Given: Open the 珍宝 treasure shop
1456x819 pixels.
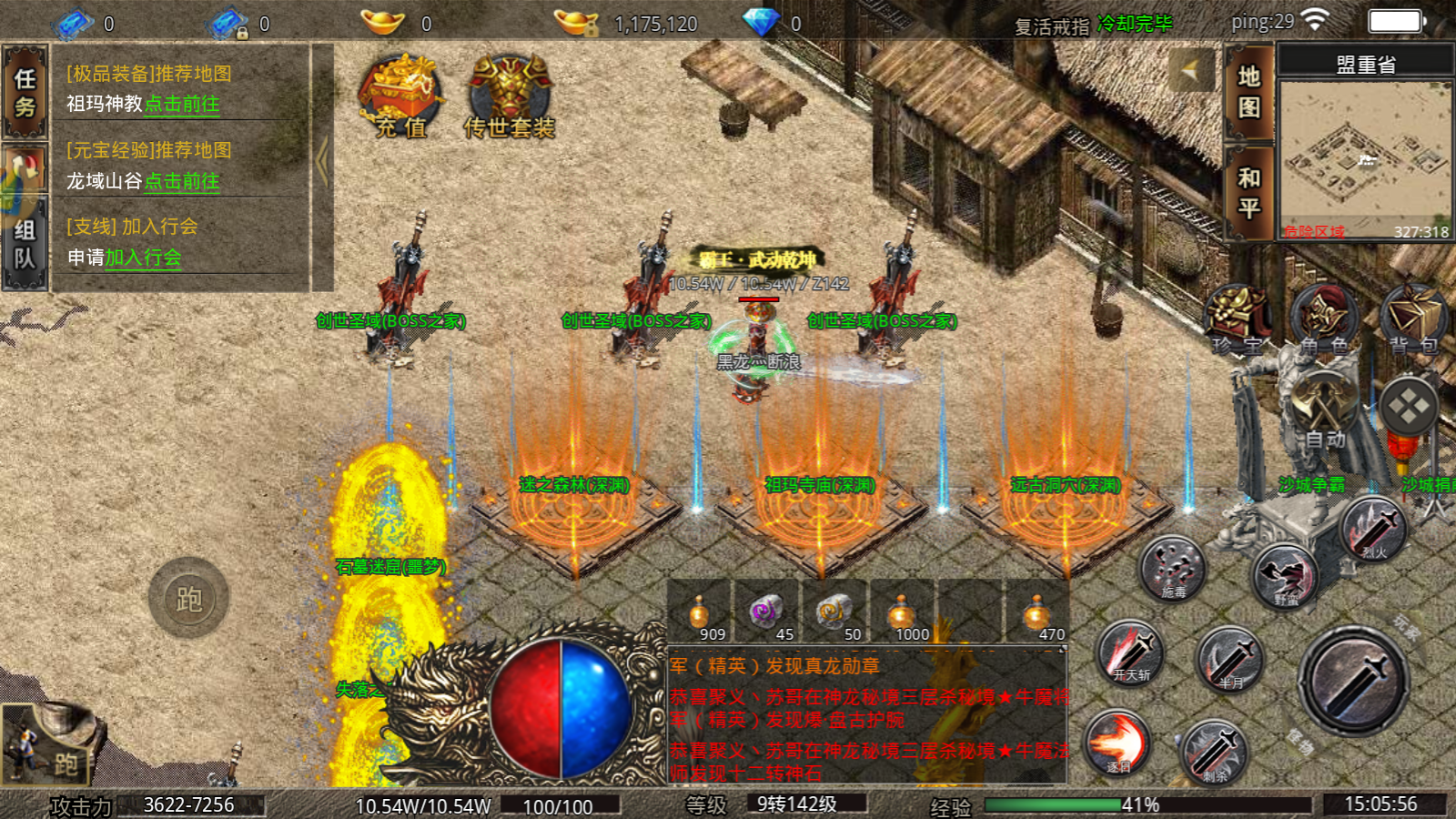Looking at the screenshot, I should click(1238, 320).
